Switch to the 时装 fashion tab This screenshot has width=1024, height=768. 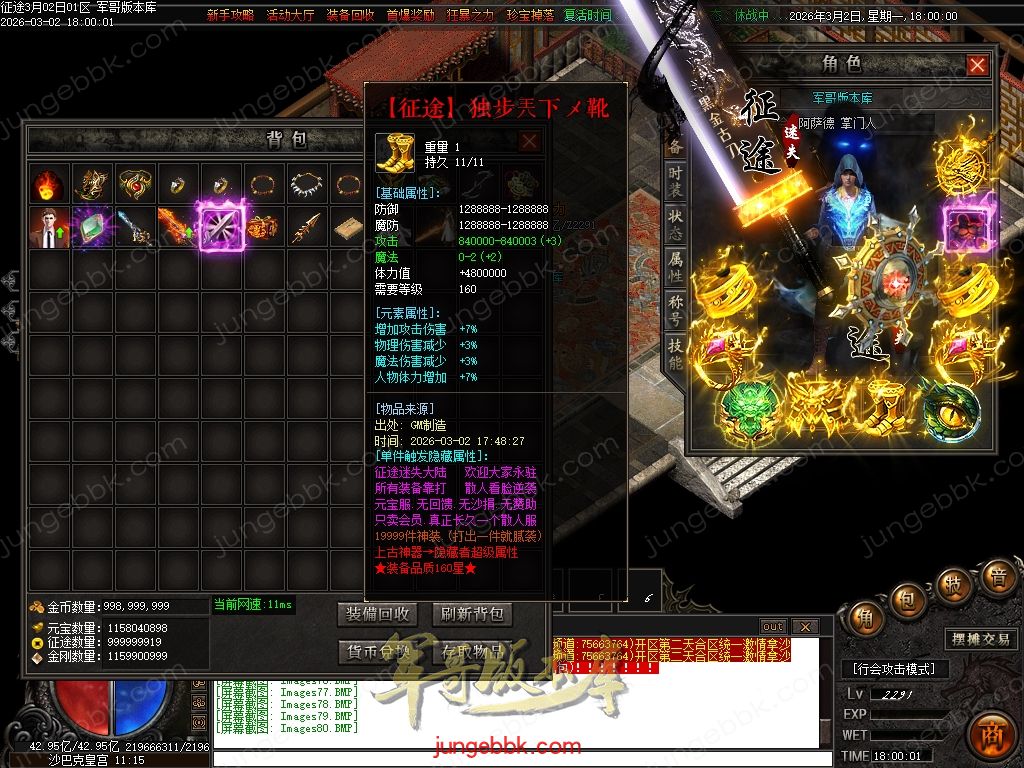pos(676,181)
